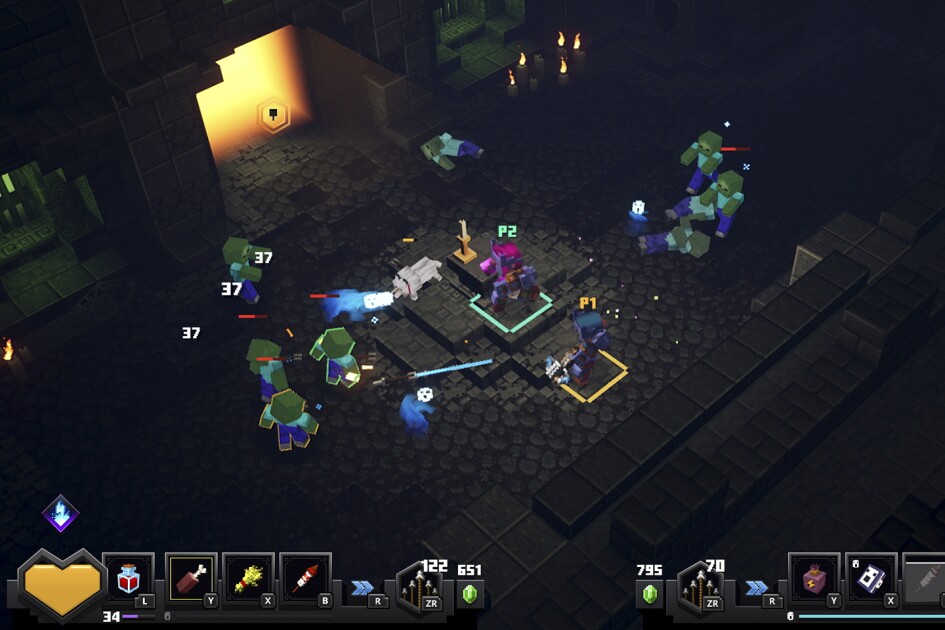Viewport: 945px width, 630px height.
Task: Use the red health potion slot
Action: coord(128,579)
